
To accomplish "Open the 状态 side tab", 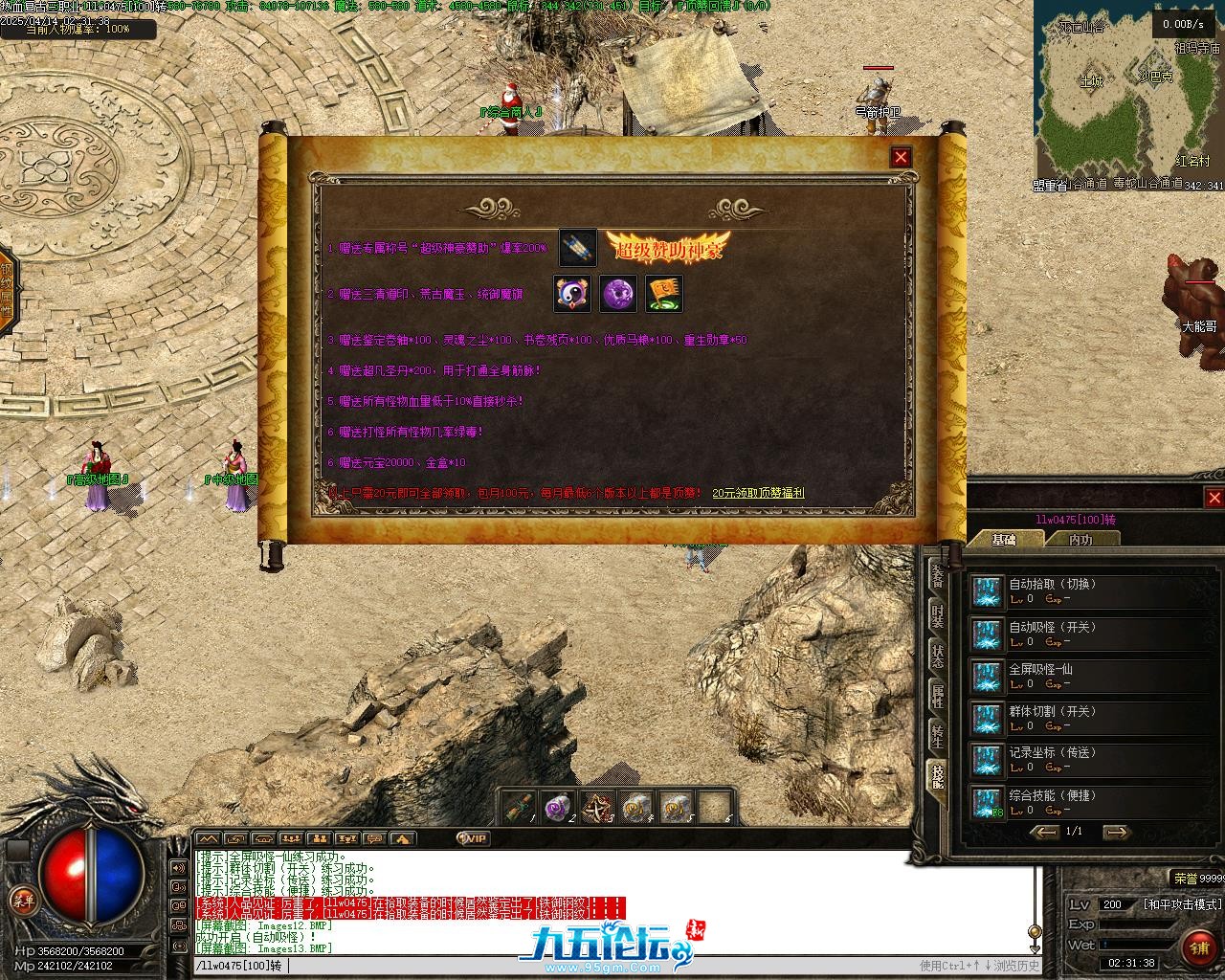I will (x=937, y=657).
